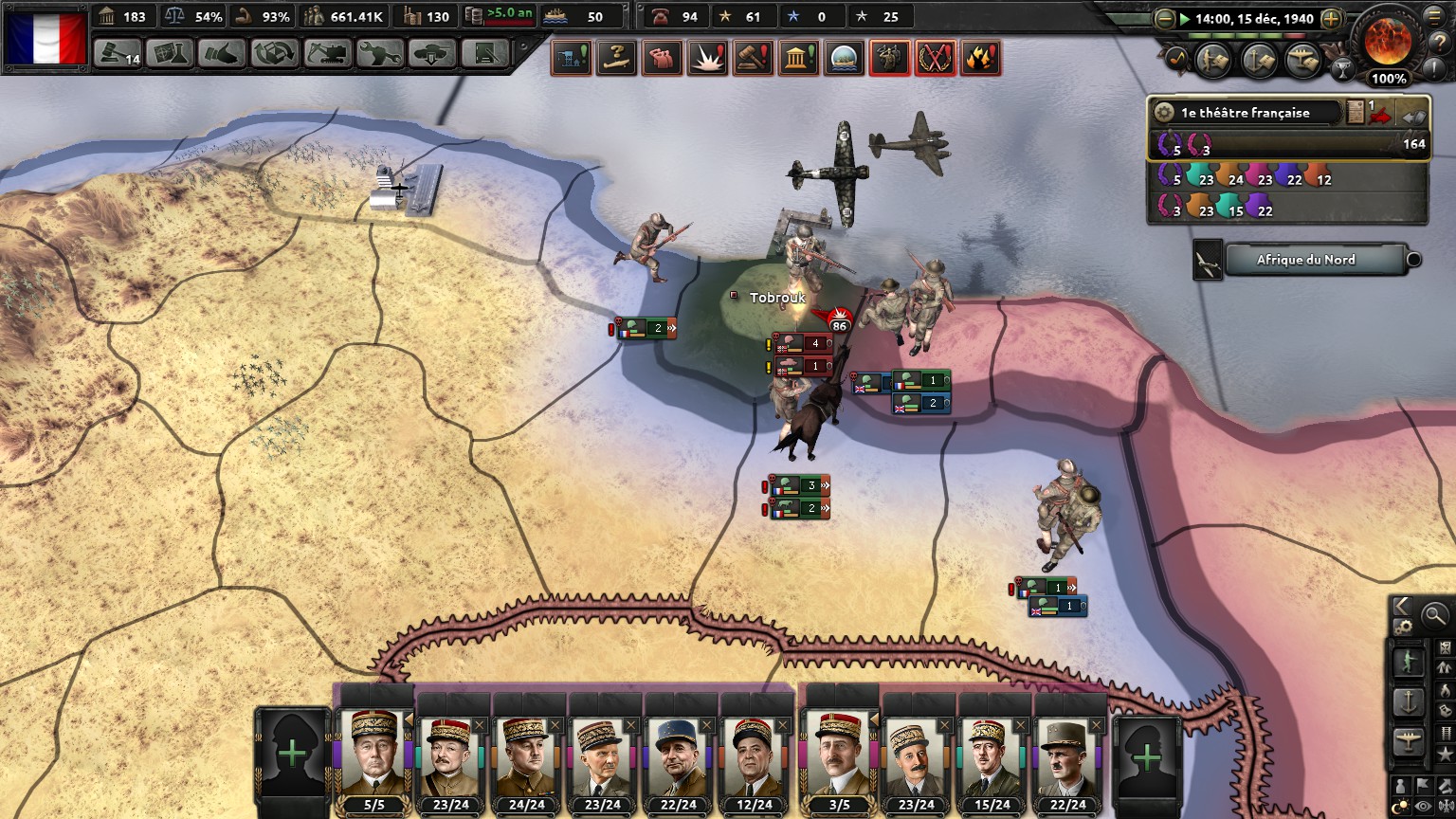Open the French flag country overview
1456x819 pixels.
[45, 38]
